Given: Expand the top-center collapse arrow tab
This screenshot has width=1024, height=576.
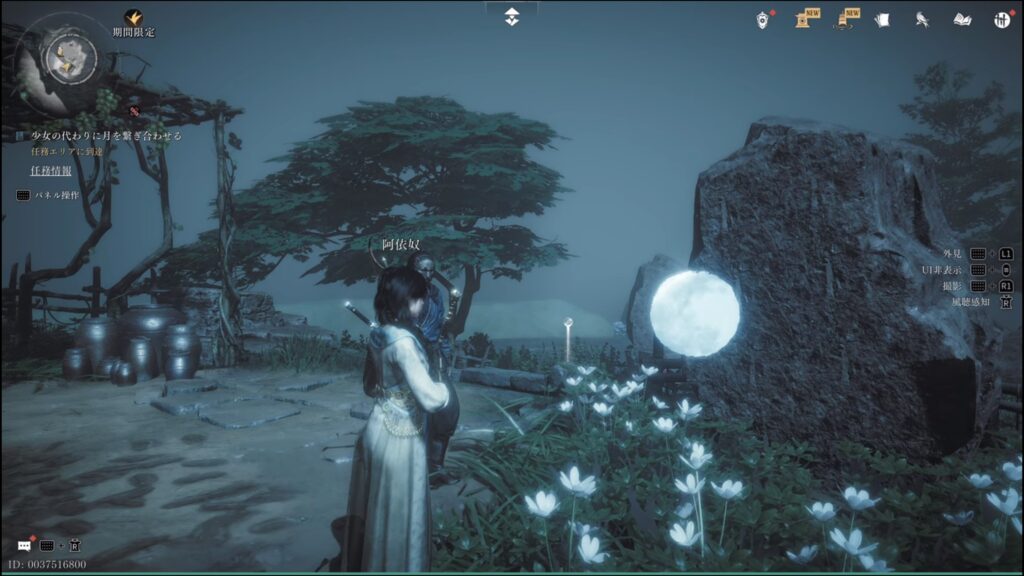Looking at the screenshot, I should (512, 15).
